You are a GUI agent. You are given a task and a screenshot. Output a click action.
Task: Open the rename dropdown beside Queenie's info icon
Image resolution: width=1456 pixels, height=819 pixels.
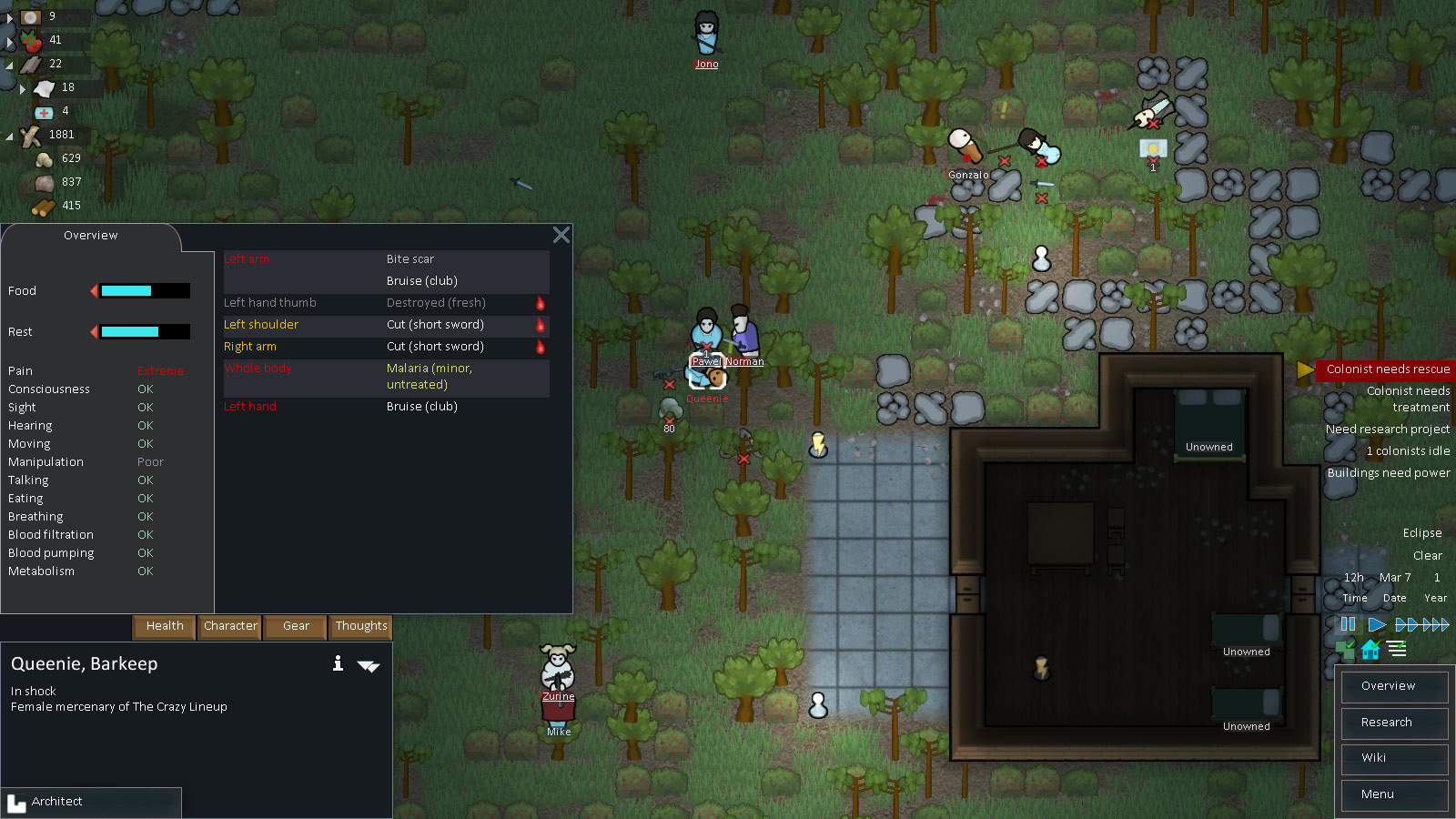click(369, 665)
